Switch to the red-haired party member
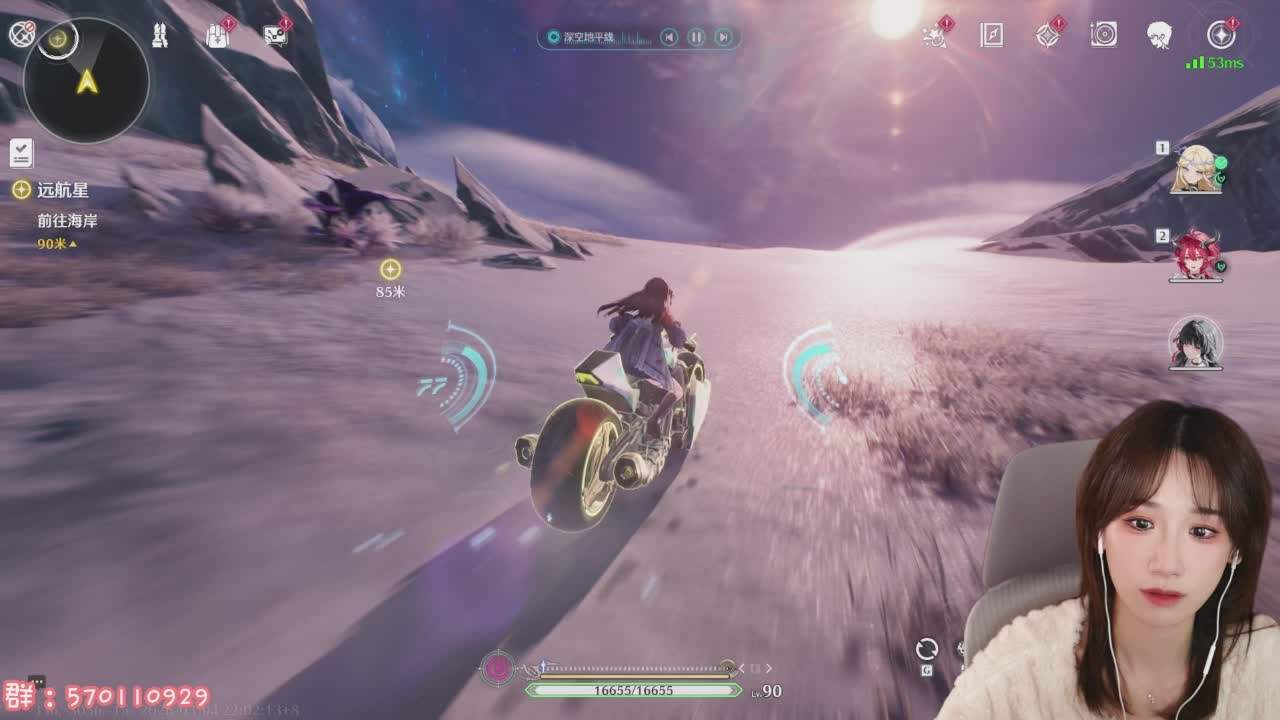This screenshot has height=720, width=1280. (1196, 256)
